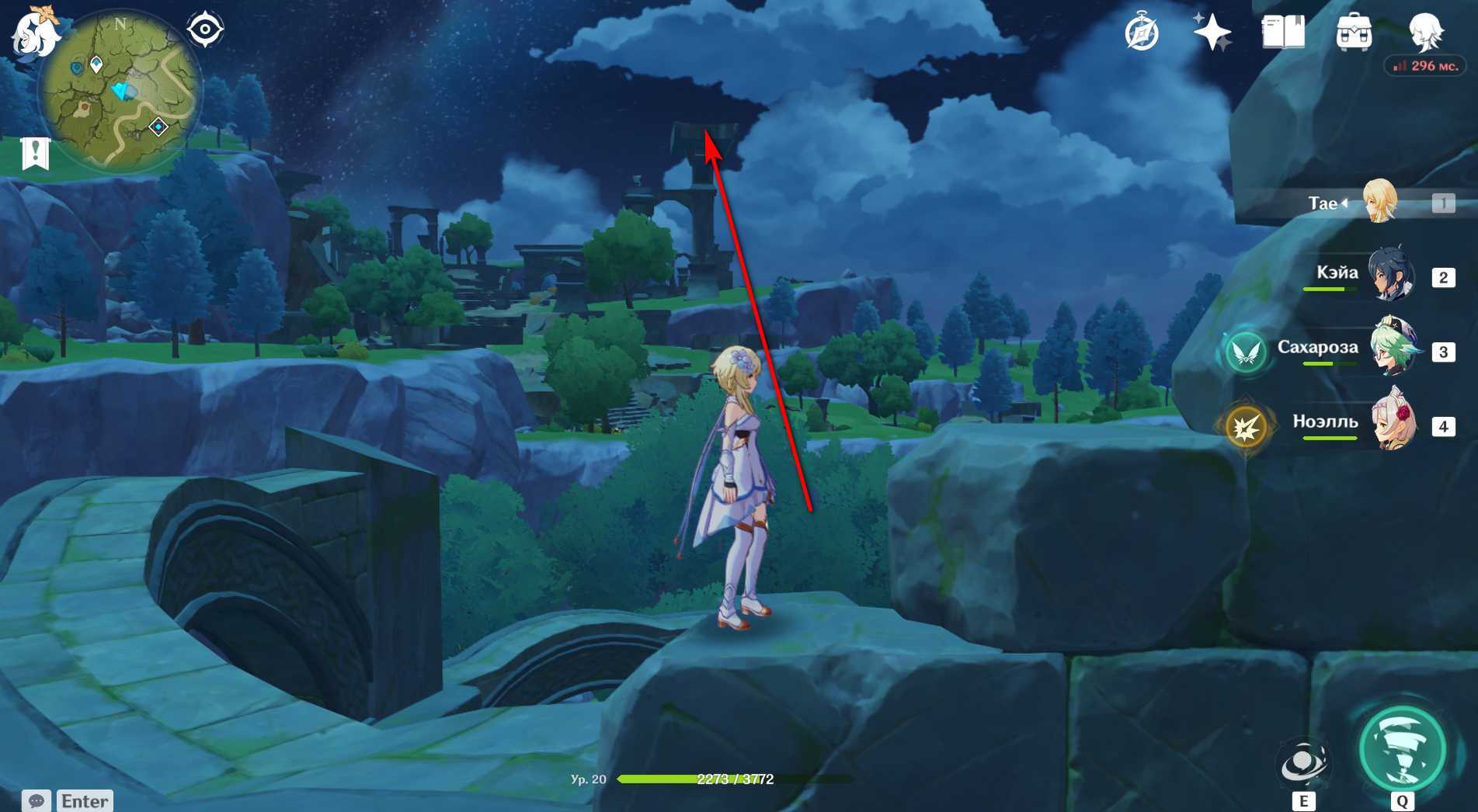Image resolution: width=1478 pixels, height=812 pixels.
Task: Open the Paimon menu icon
Action: pos(34,33)
